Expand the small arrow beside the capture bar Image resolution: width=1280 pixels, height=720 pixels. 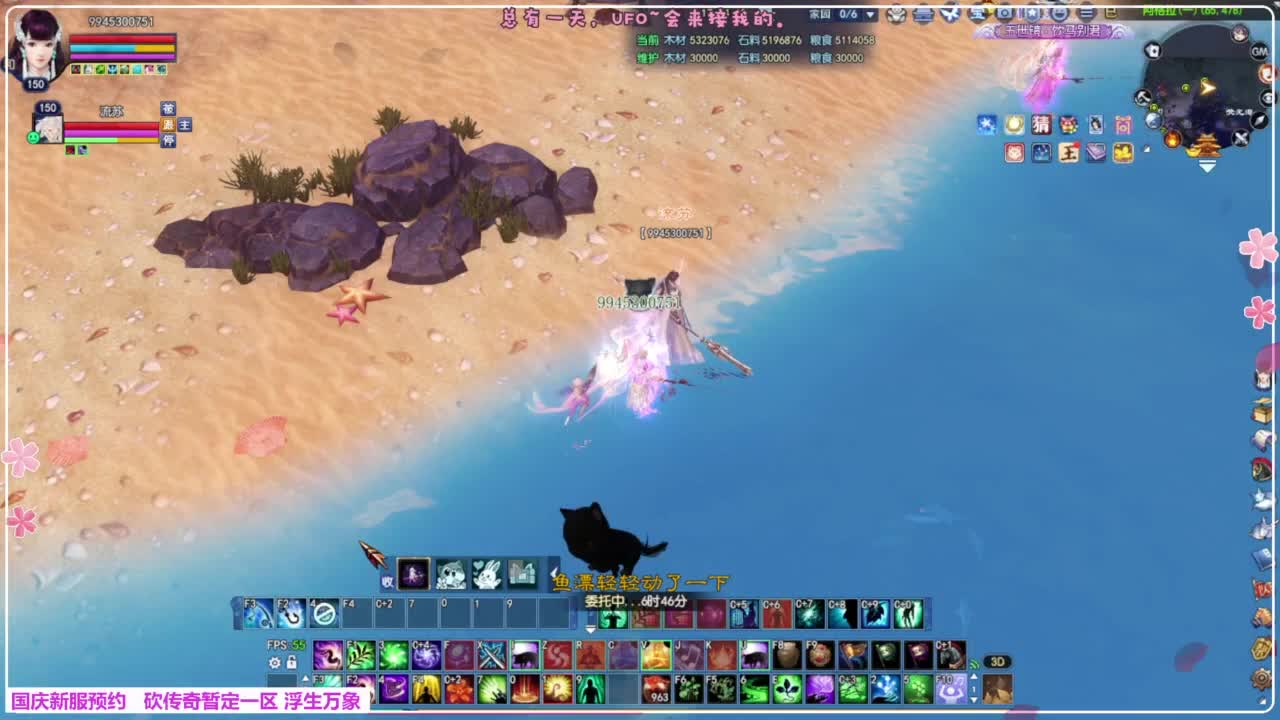[553, 572]
